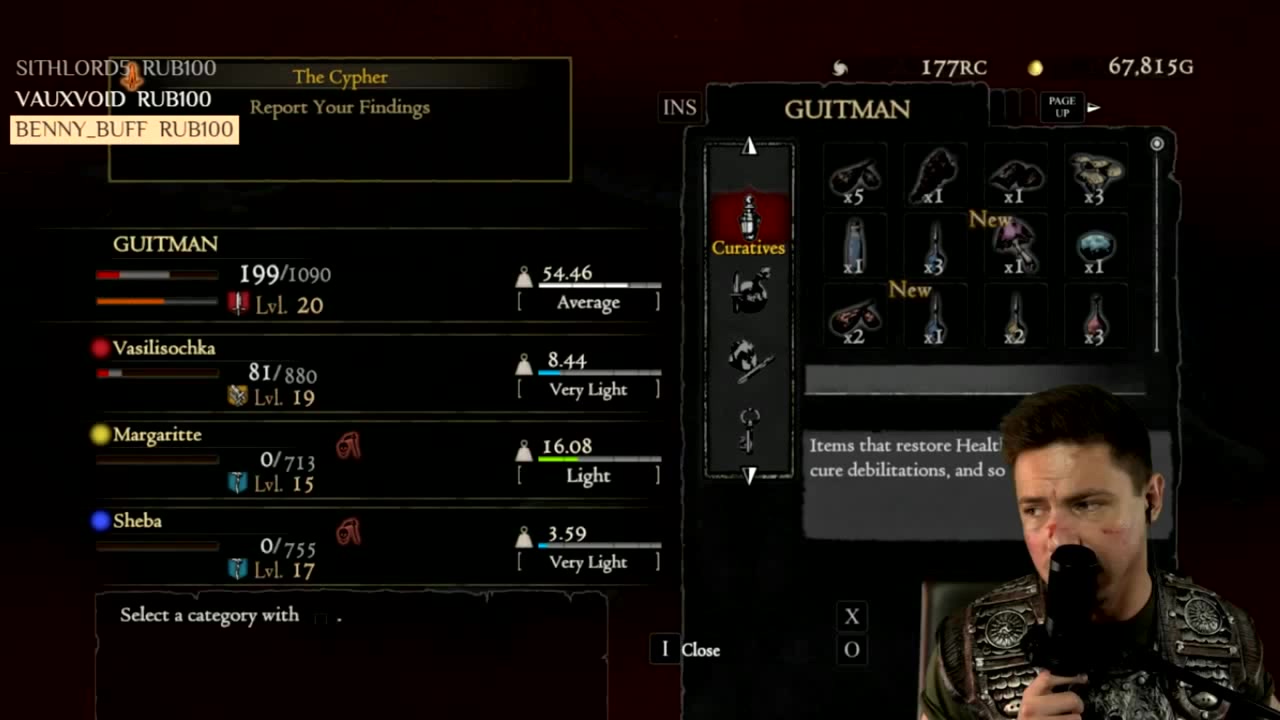Select the red-veined meat x2
1280x720 pixels.
(854, 318)
